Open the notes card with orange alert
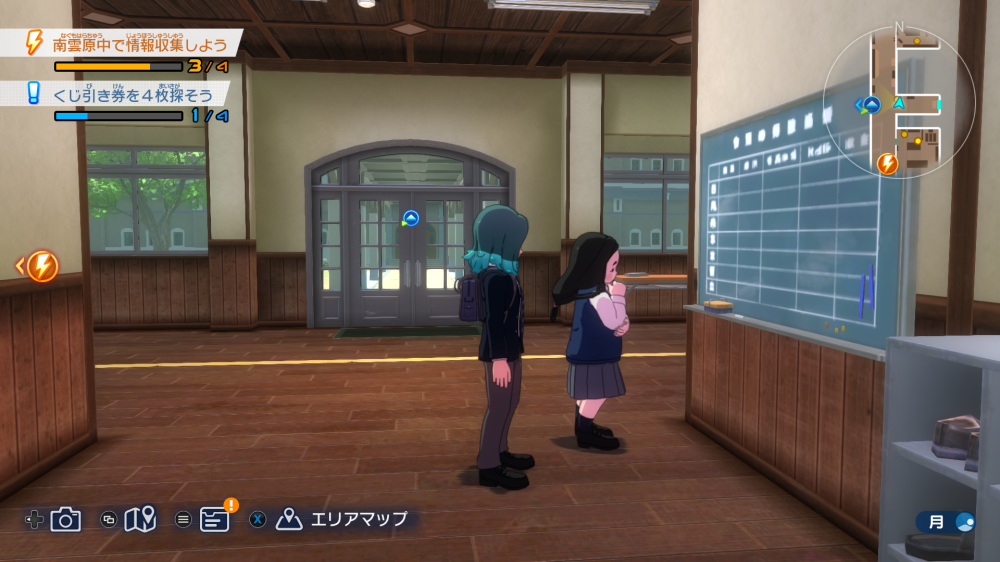The image size is (1000, 562). [x=215, y=519]
